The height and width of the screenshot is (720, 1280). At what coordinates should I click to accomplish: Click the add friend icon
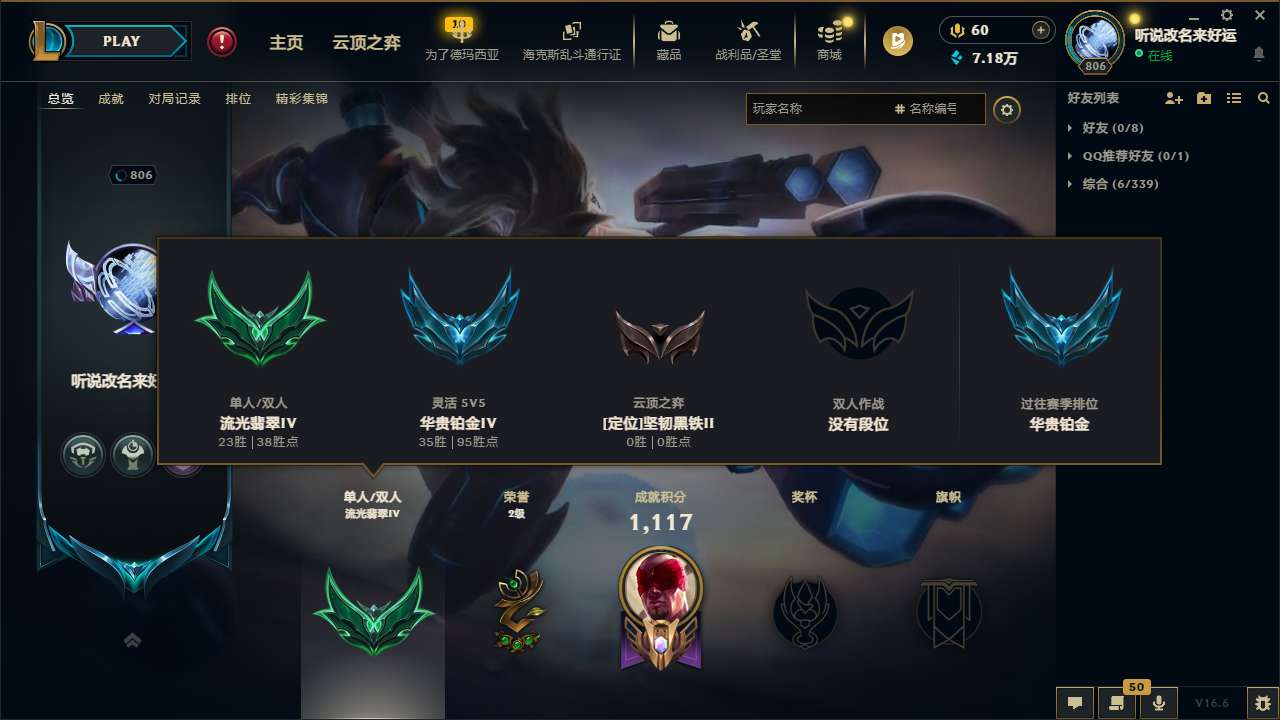click(x=1174, y=97)
